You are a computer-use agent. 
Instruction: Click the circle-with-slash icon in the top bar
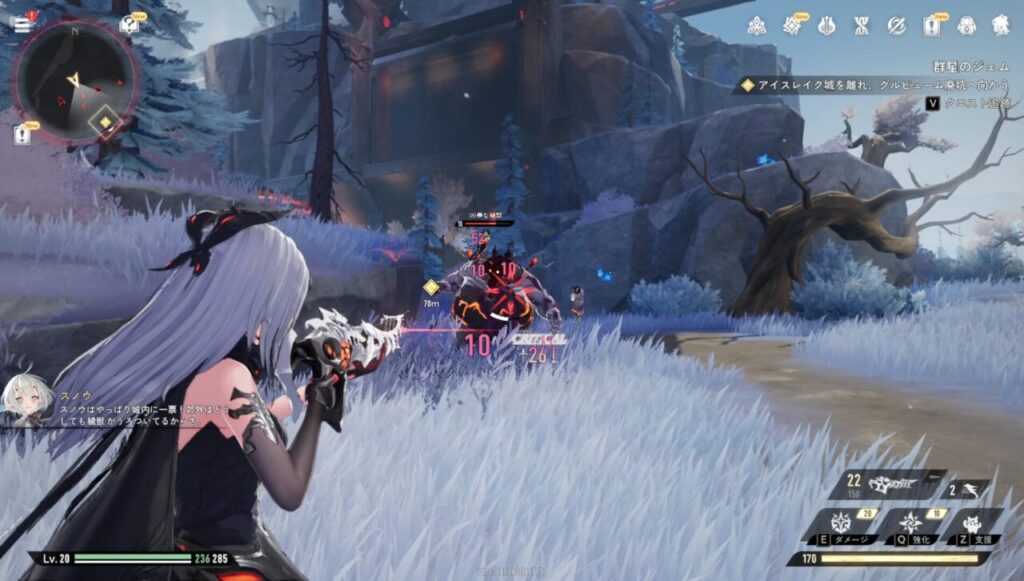[896, 25]
